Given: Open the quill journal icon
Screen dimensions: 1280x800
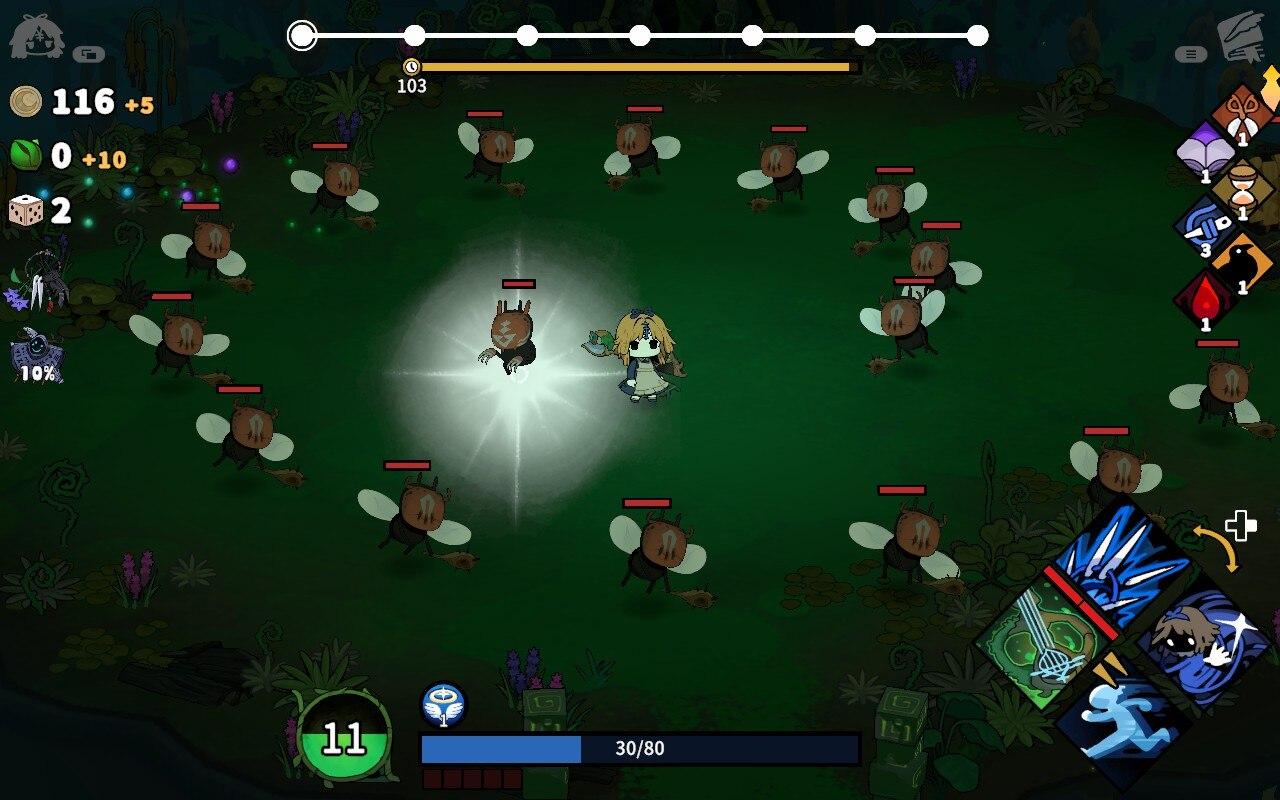Looking at the screenshot, I should 1241,37.
